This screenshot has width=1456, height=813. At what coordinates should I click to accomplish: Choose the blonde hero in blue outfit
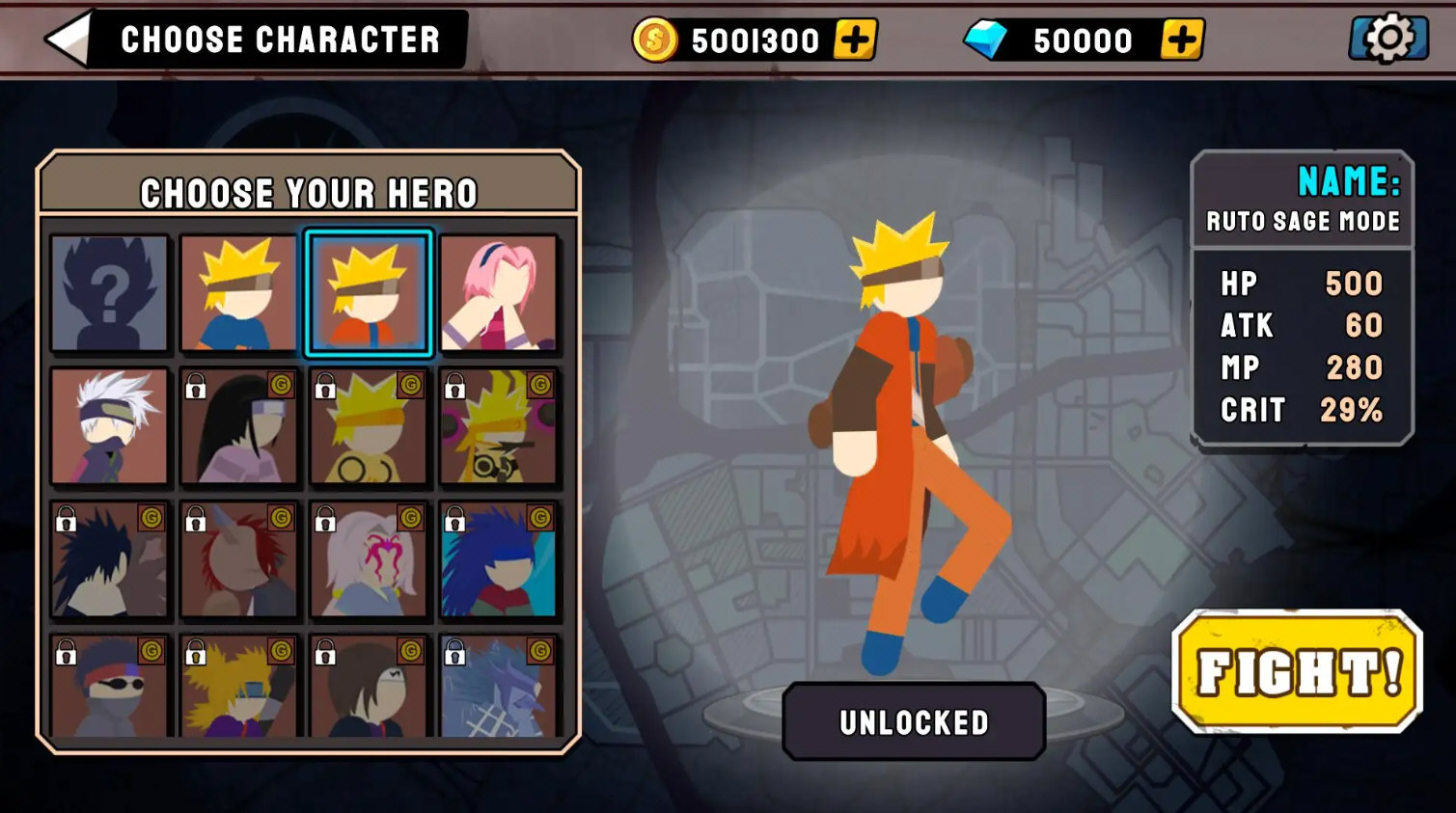click(239, 293)
